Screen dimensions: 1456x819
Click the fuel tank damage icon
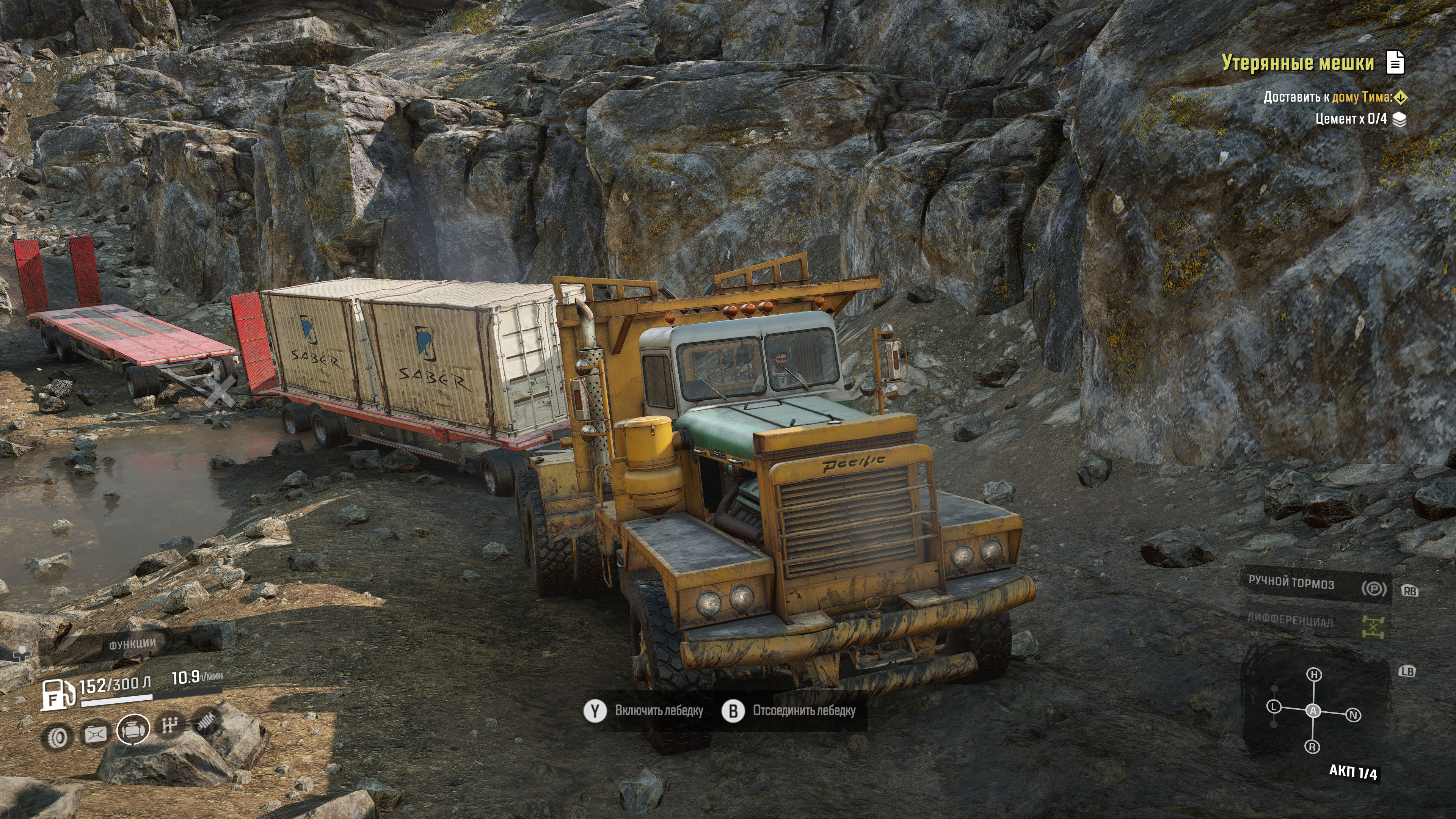tap(95, 734)
